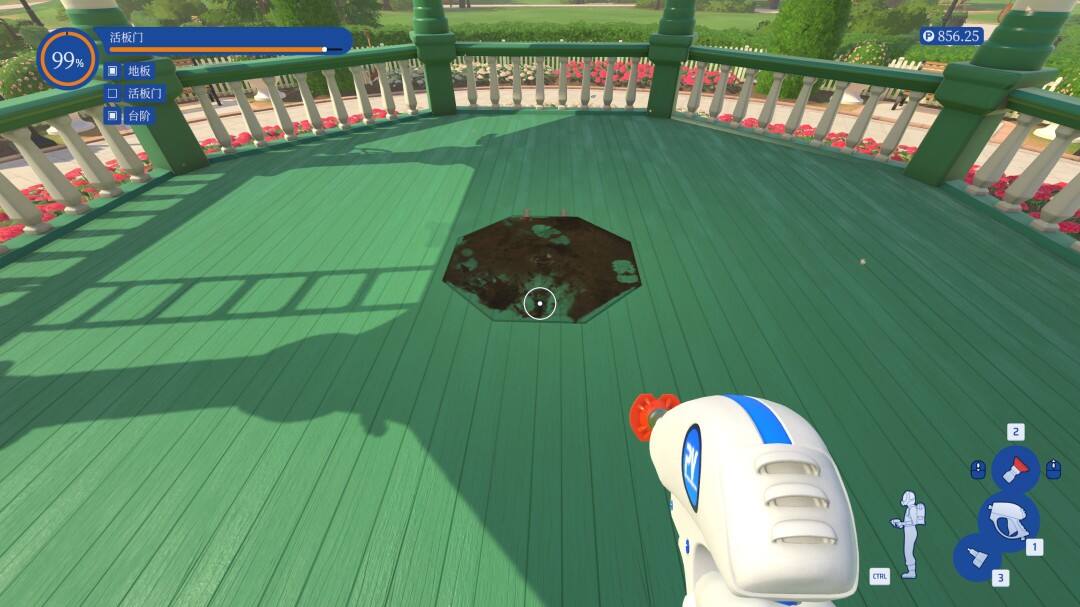Select the unchecked 活板门 checklist entry
Image resolution: width=1080 pixels, height=607 pixels.
click(144, 93)
